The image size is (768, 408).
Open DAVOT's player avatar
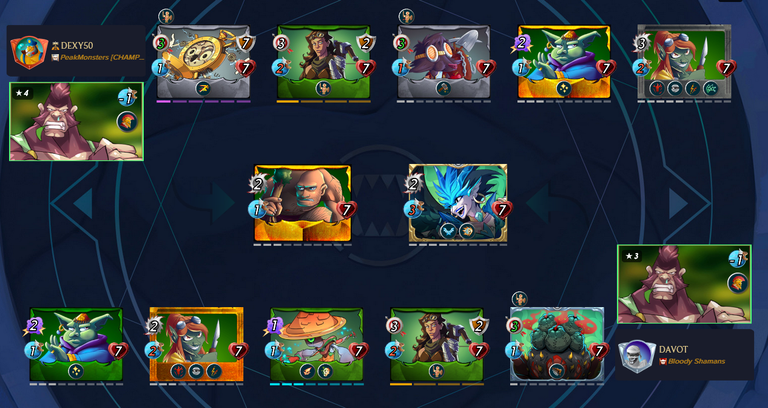click(637, 356)
